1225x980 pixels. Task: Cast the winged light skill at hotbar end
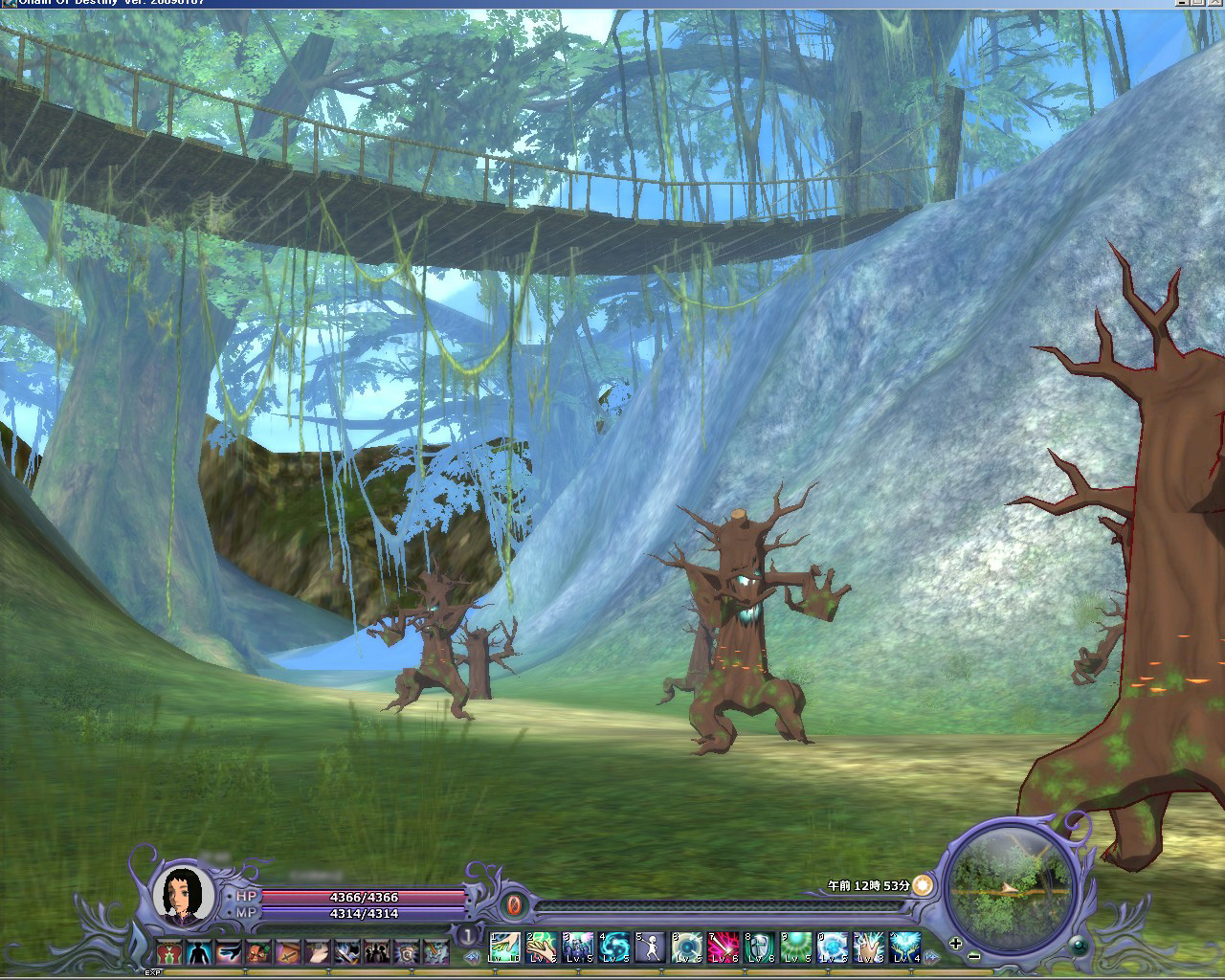click(904, 947)
